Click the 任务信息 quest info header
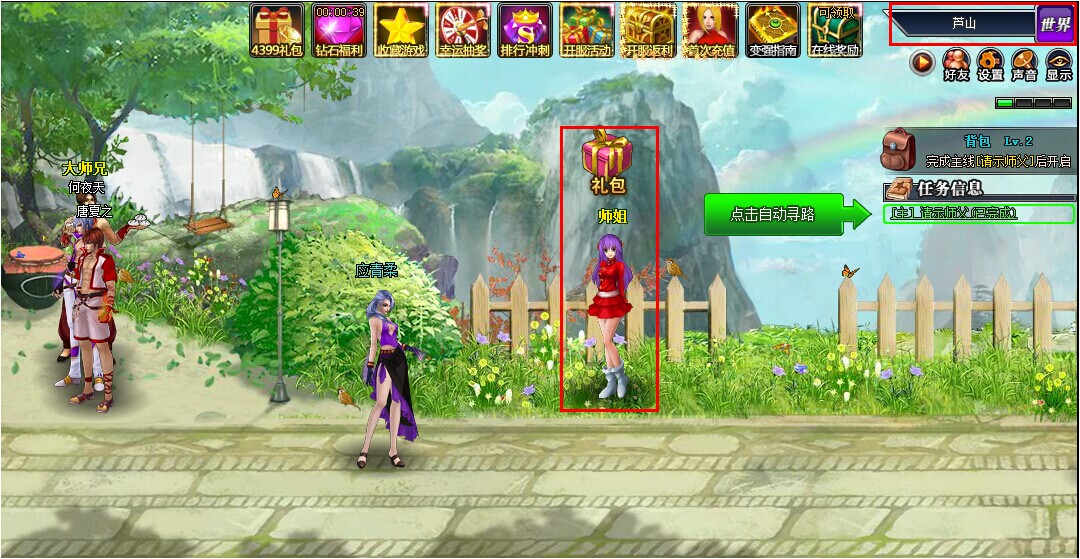Screen dimensions: 1080x559 pyautogui.click(x=949, y=188)
